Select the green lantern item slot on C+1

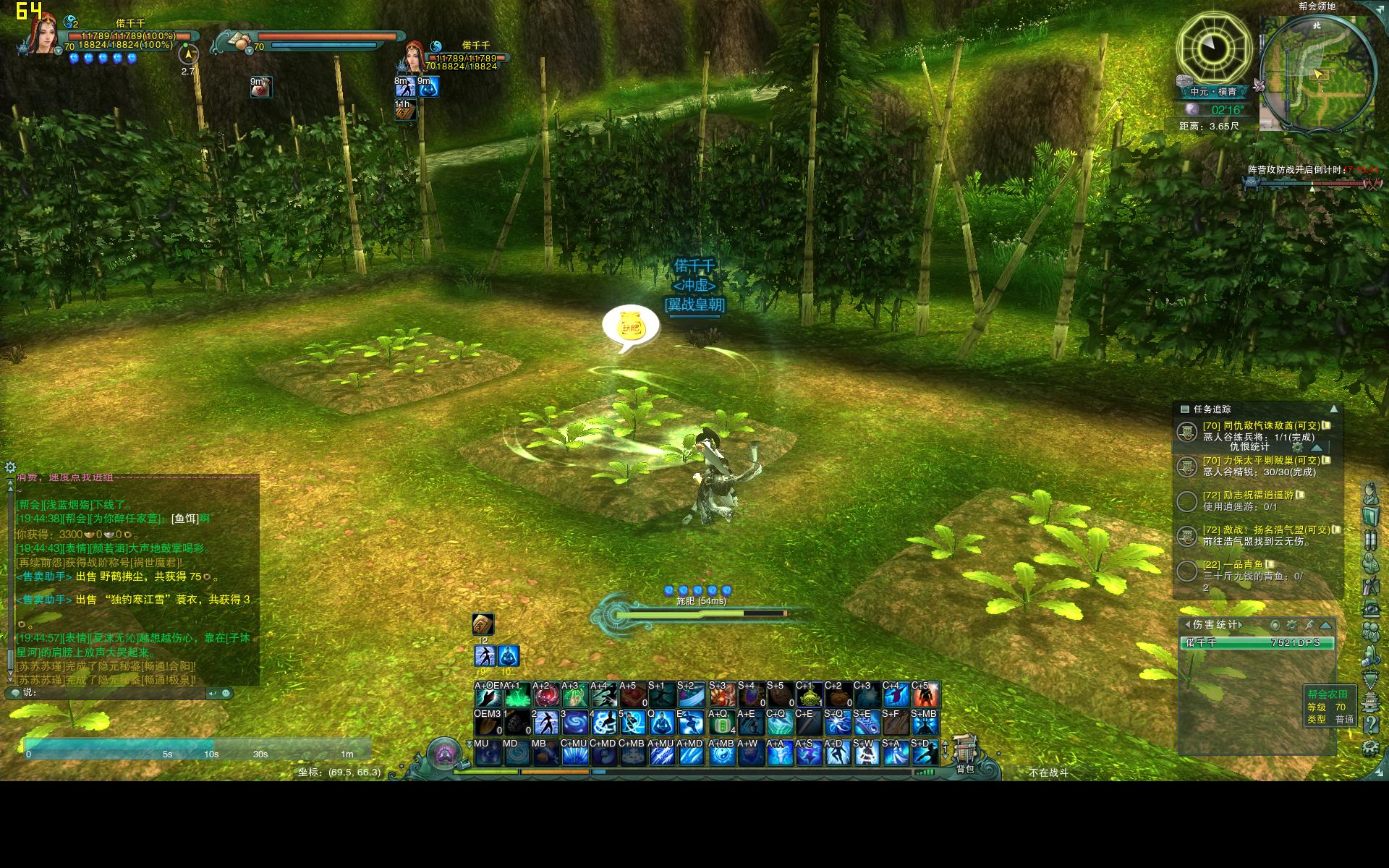(x=809, y=697)
